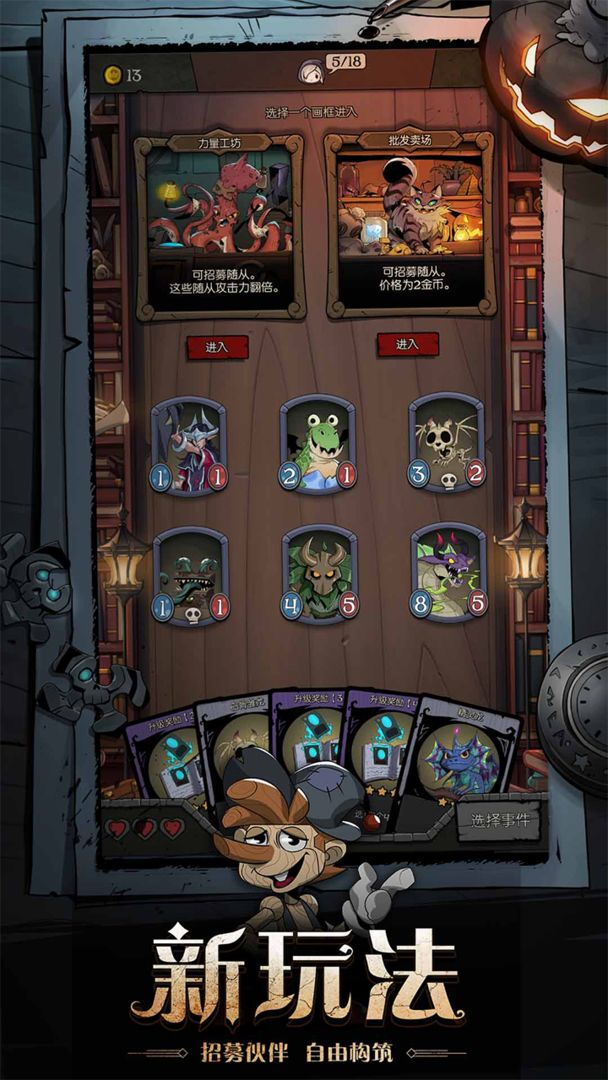This screenshot has width=608, height=1080.
Task: Enter the 力量工坊 workshop
Action: point(217,347)
